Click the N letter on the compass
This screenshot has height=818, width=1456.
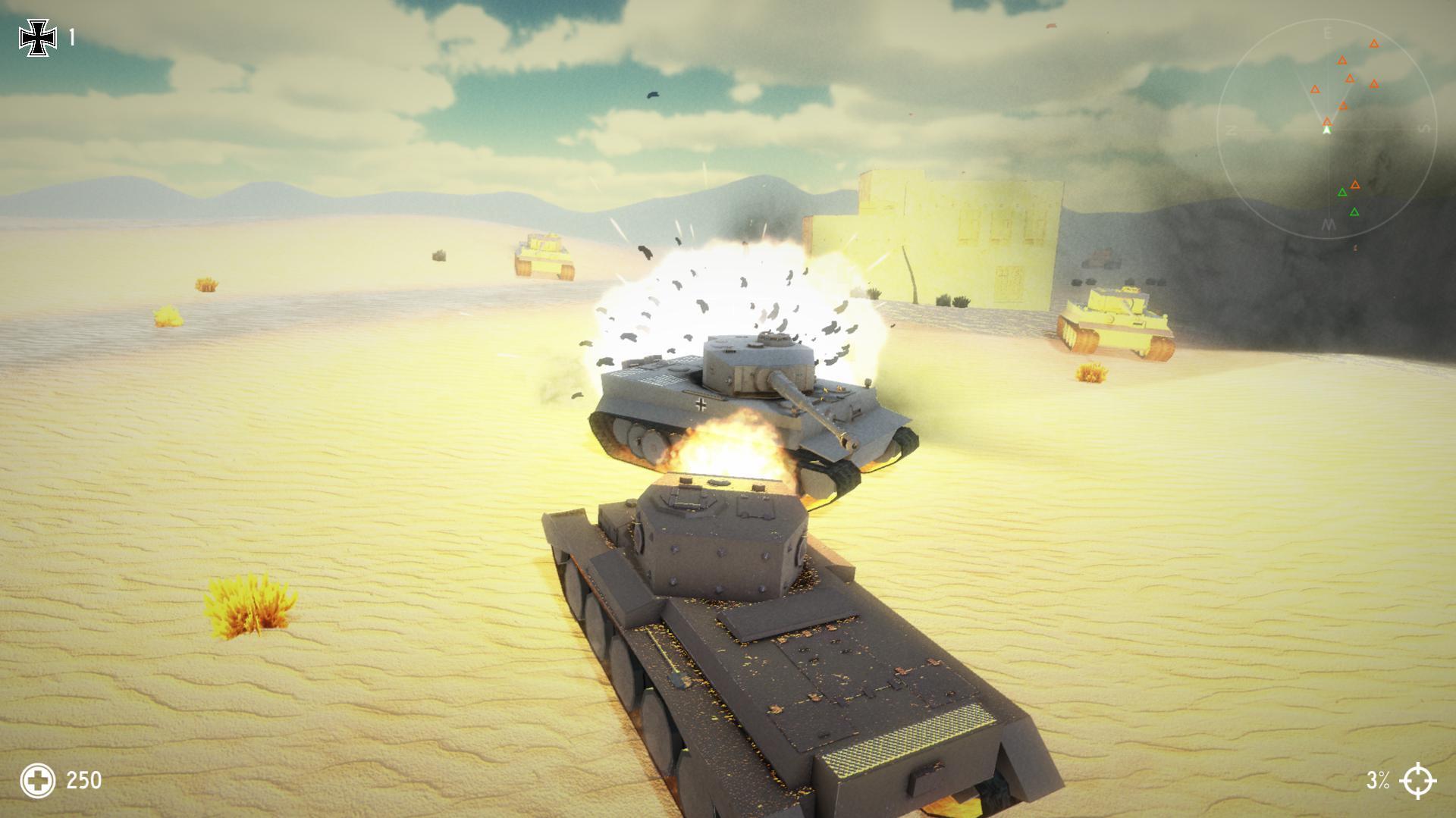pos(1230,130)
